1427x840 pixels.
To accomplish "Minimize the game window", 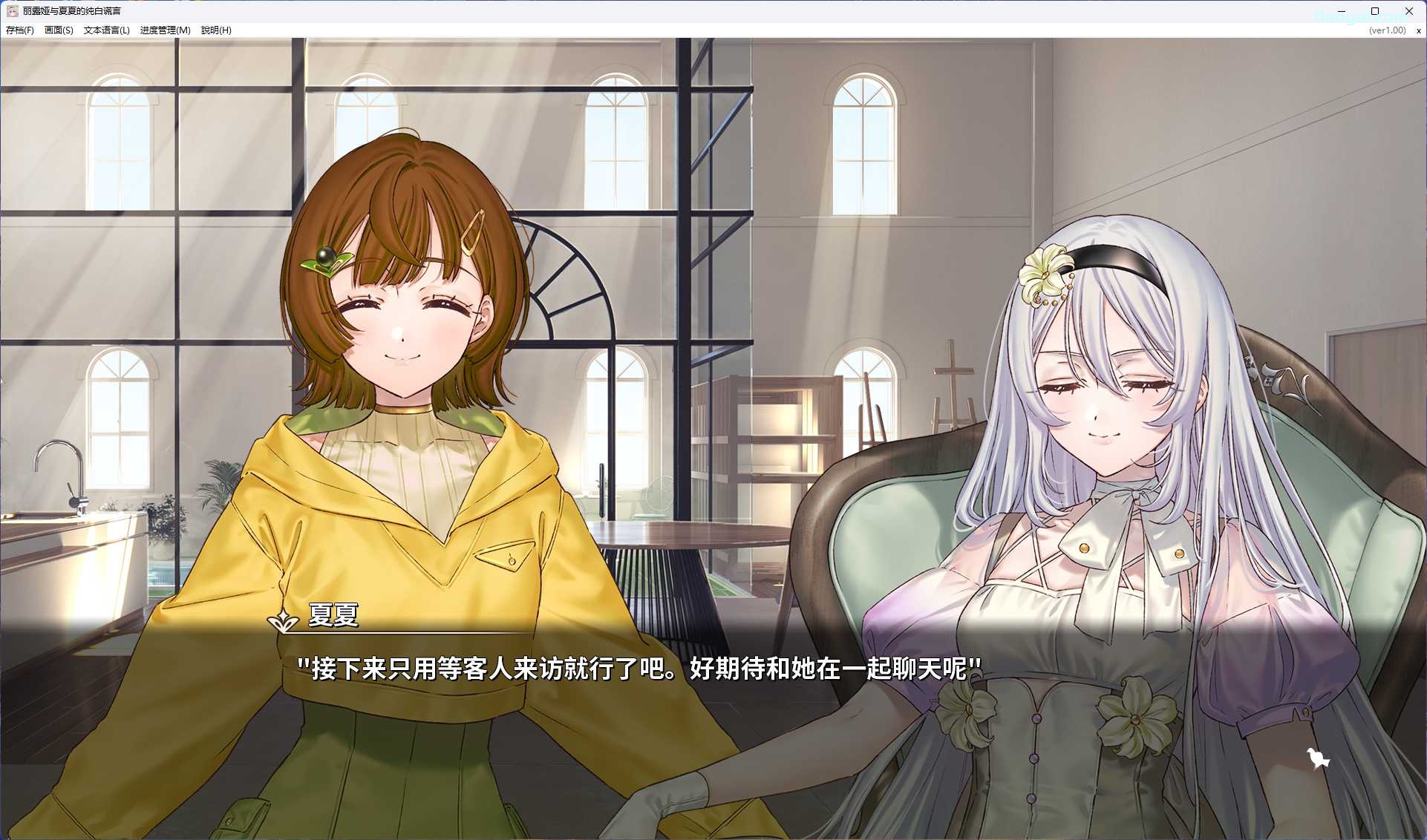I will [x=1341, y=11].
